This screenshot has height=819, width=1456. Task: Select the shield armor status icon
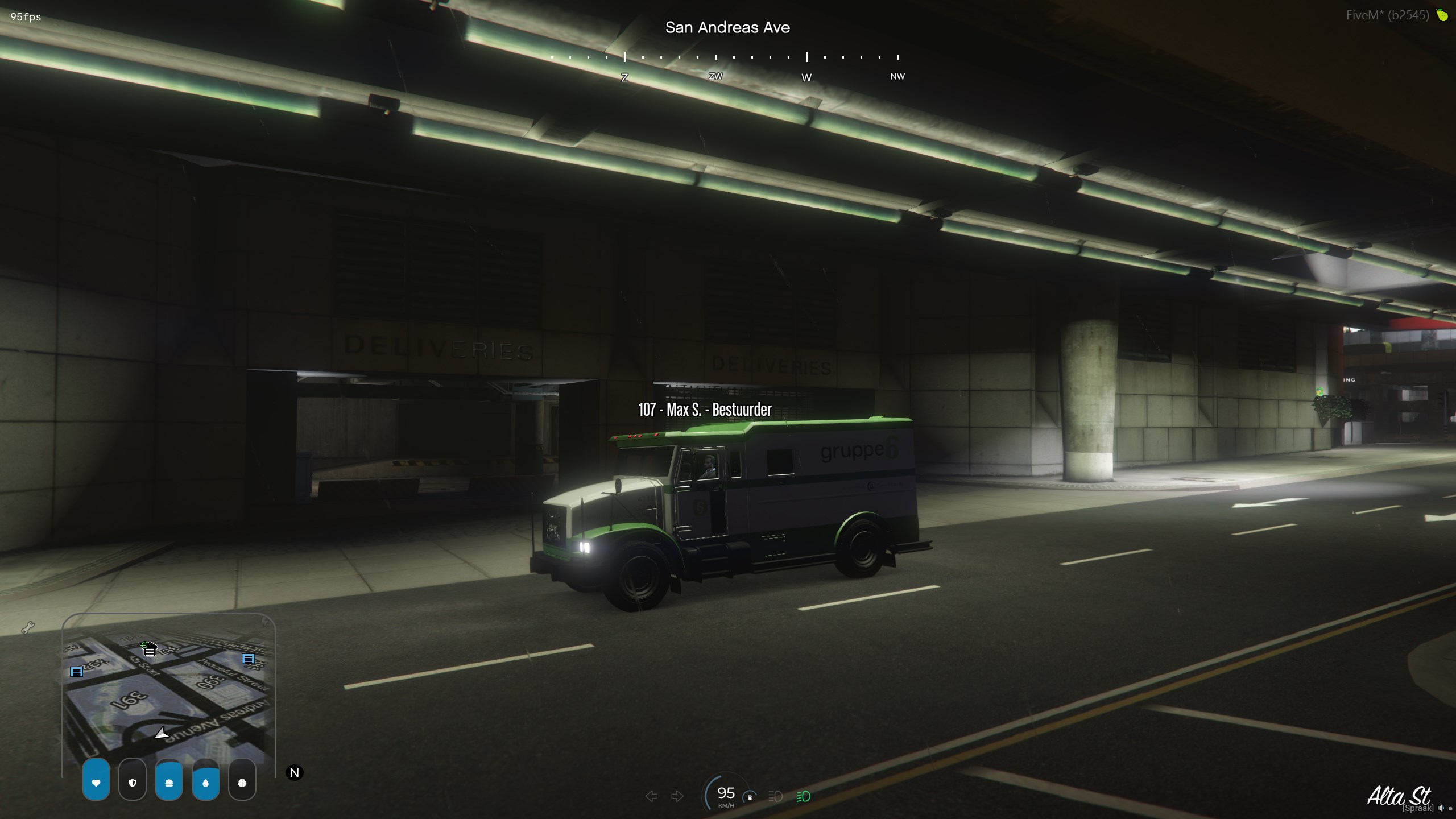133,783
